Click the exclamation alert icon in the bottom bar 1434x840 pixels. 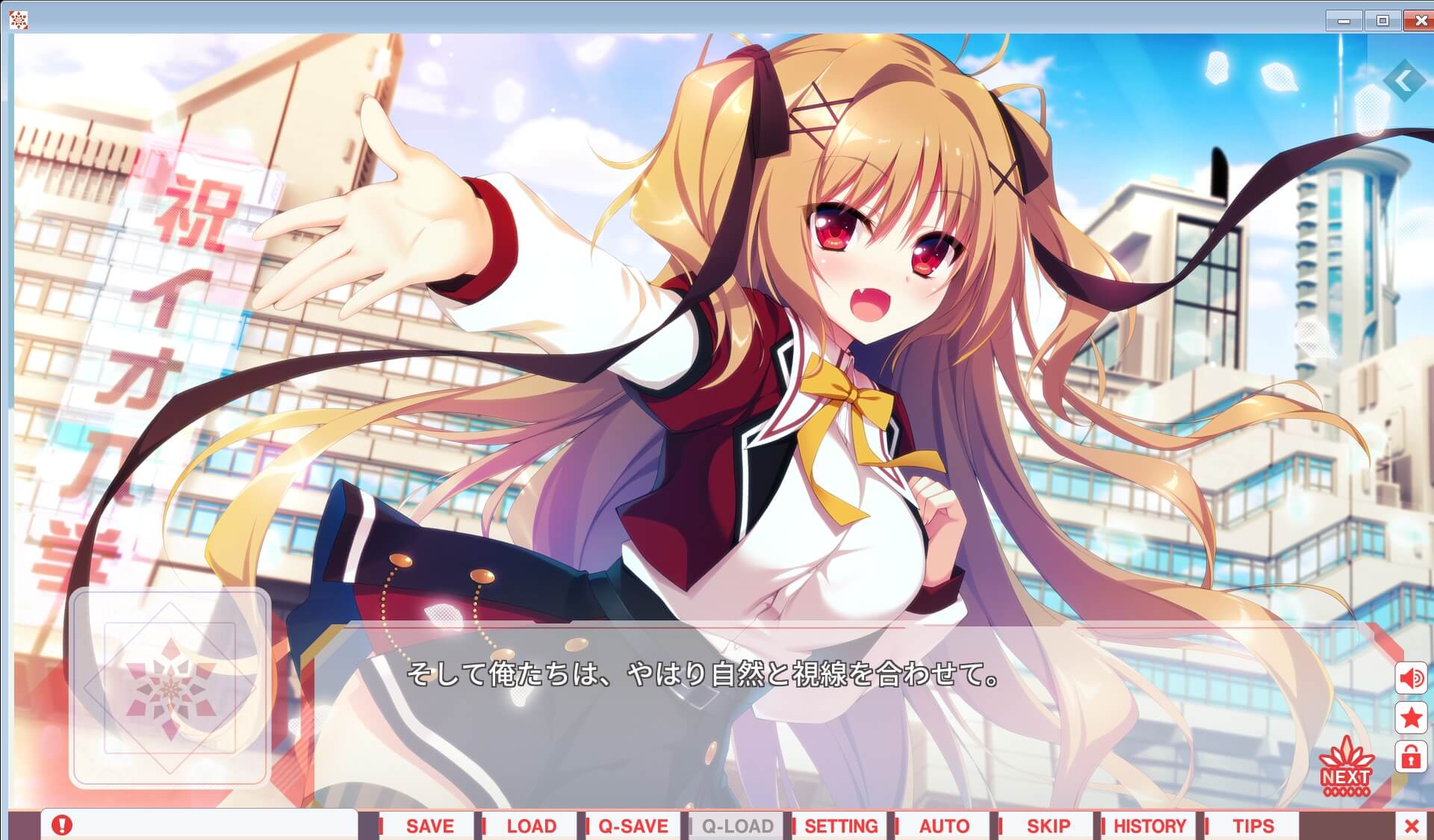[61, 824]
